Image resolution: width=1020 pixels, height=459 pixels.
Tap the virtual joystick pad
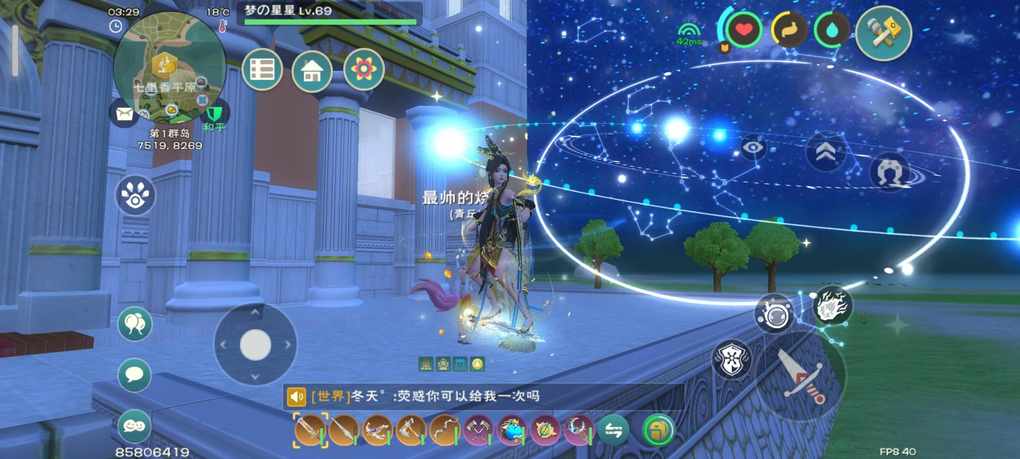coord(255,344)
